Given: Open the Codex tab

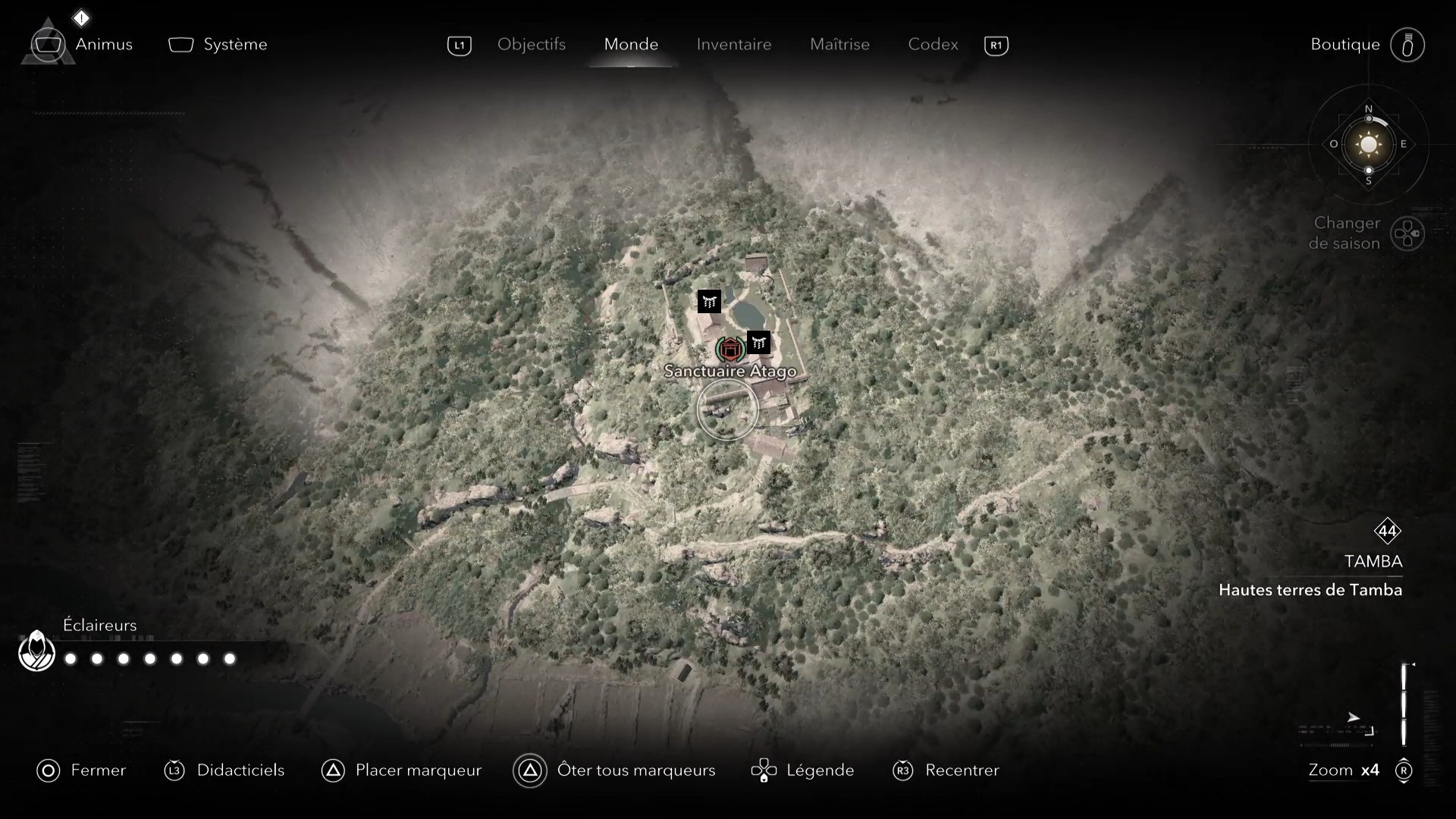Looking at the screenshot, I should (932, 45).
